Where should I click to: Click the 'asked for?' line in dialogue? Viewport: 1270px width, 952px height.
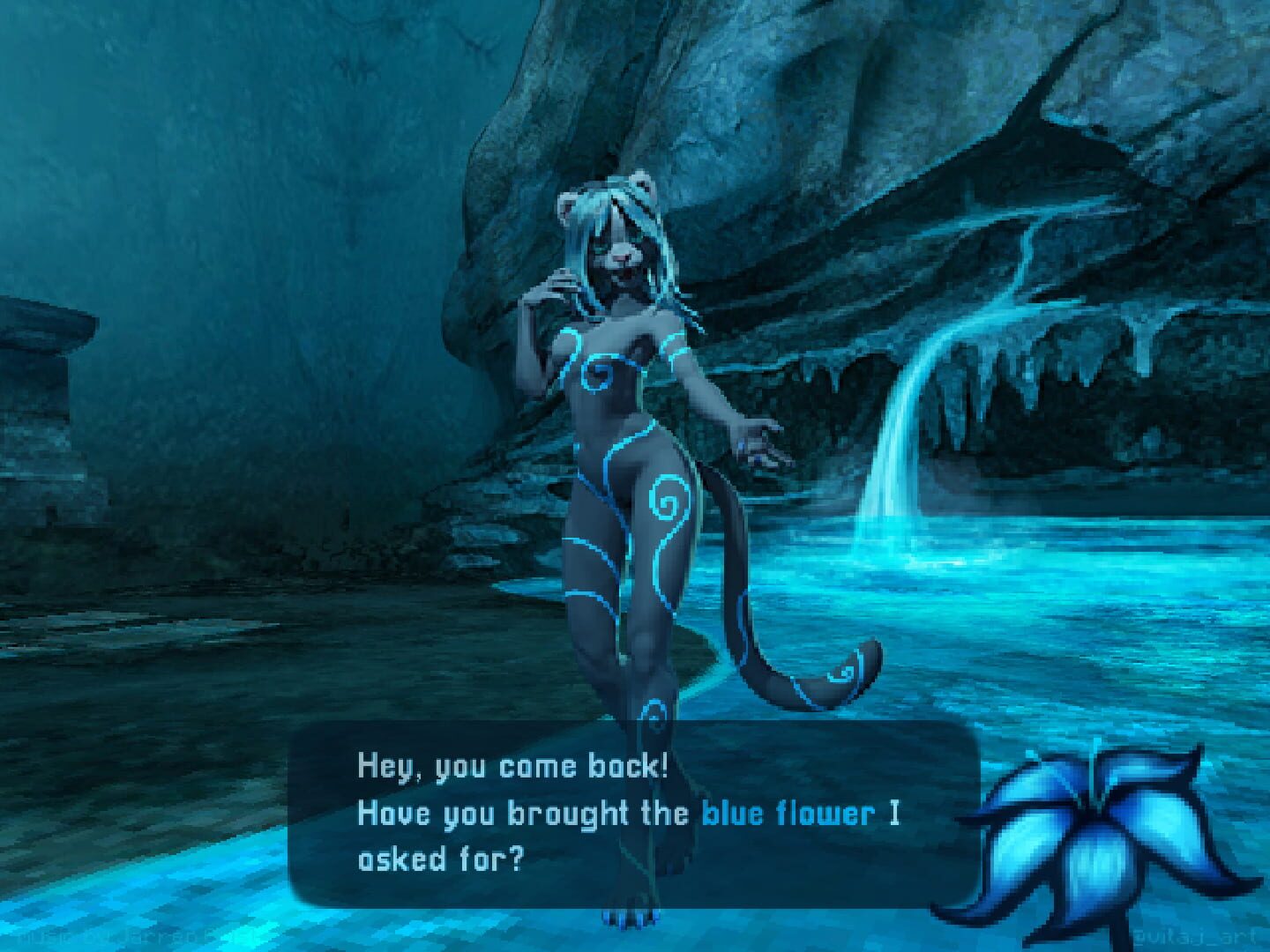point(441,861)
